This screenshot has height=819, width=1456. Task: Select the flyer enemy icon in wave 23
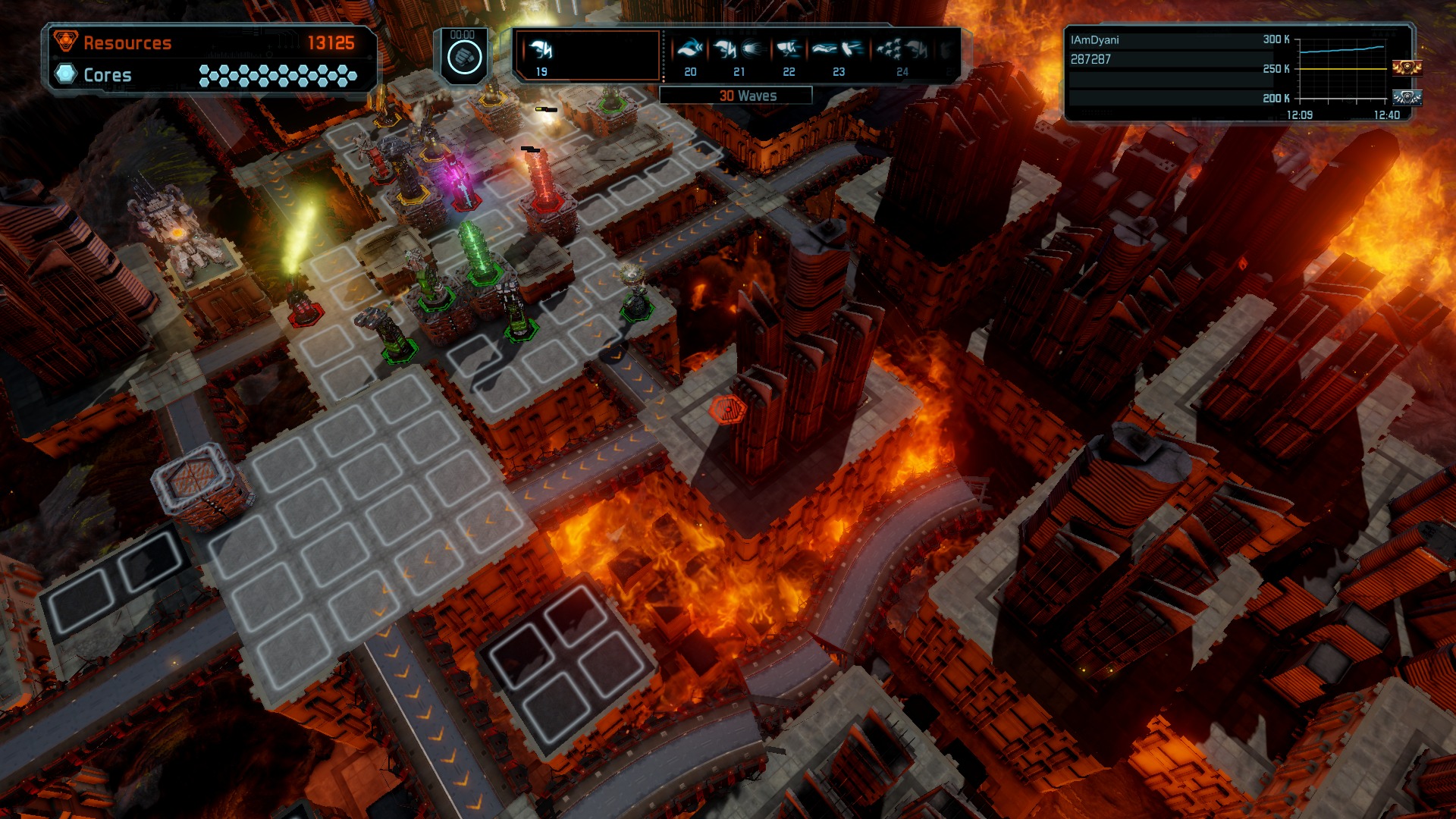(x=825, y=49)
